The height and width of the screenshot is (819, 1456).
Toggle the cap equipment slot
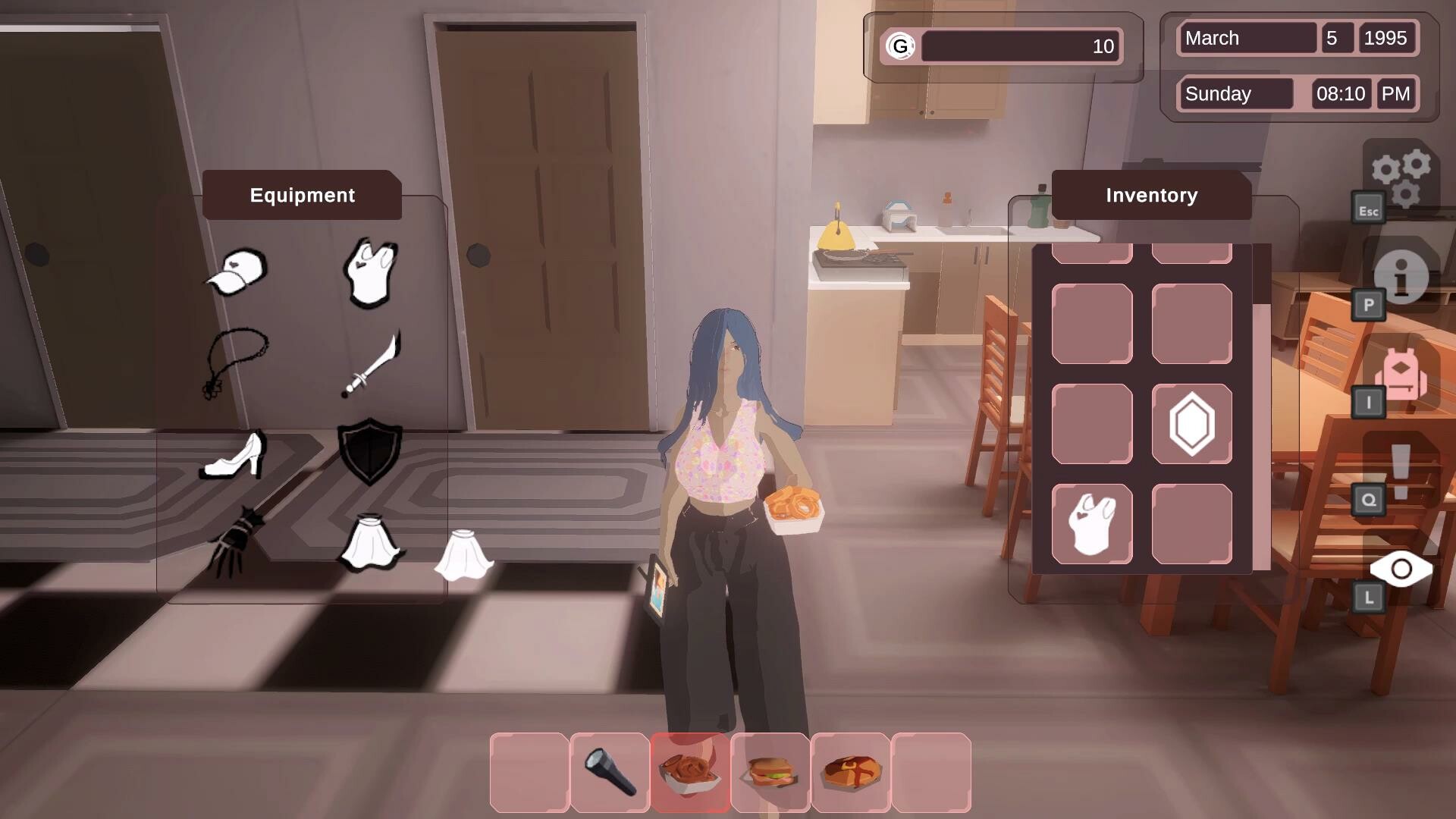pos(235,271)
